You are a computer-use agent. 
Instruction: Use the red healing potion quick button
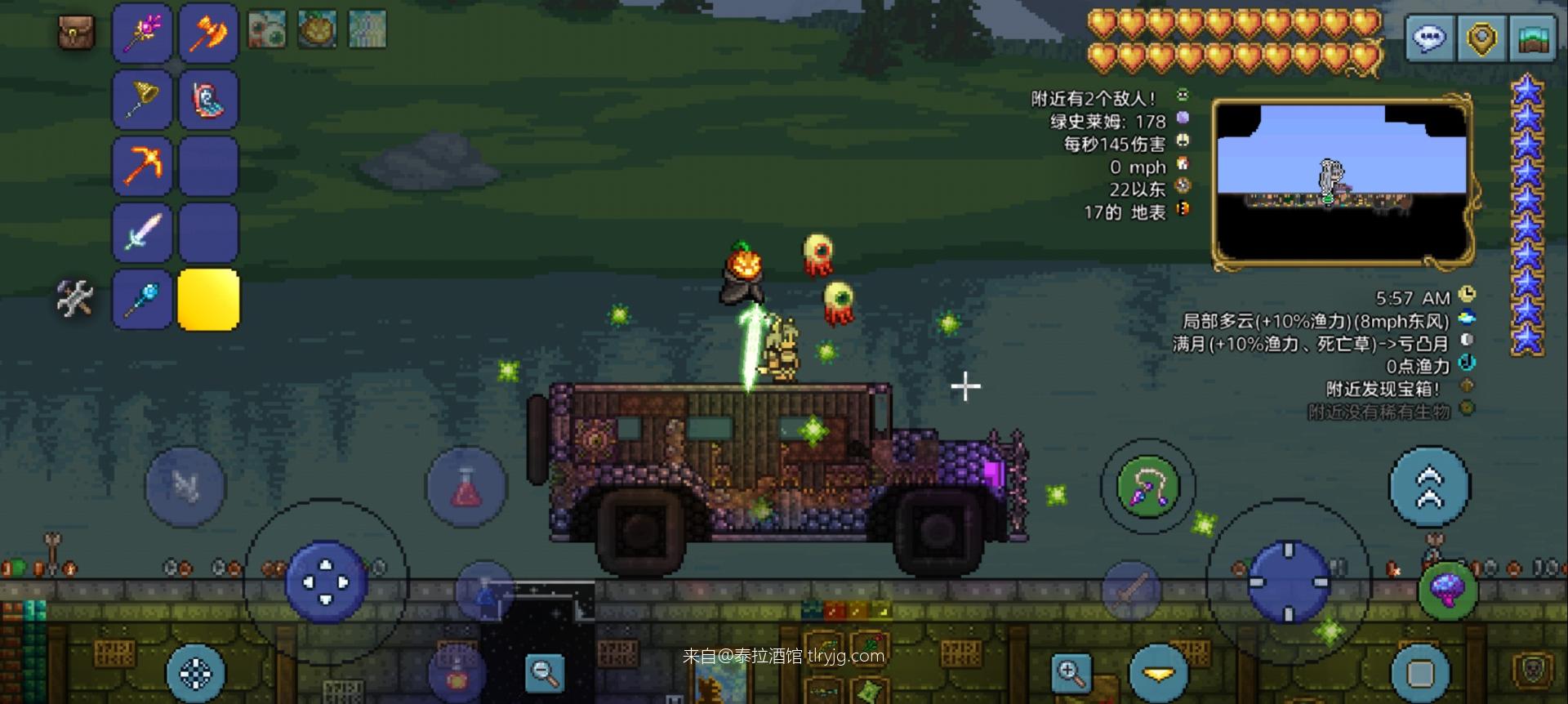pos(466,488)
